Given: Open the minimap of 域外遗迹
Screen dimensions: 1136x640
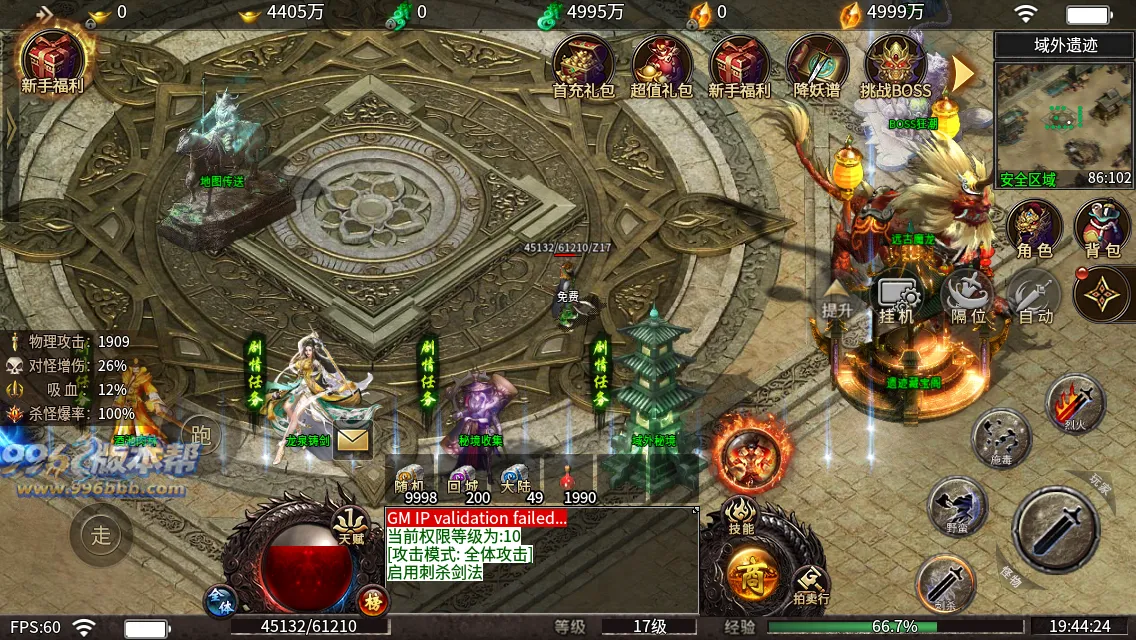Looking at the screenshot, I should coord(1064,123).
